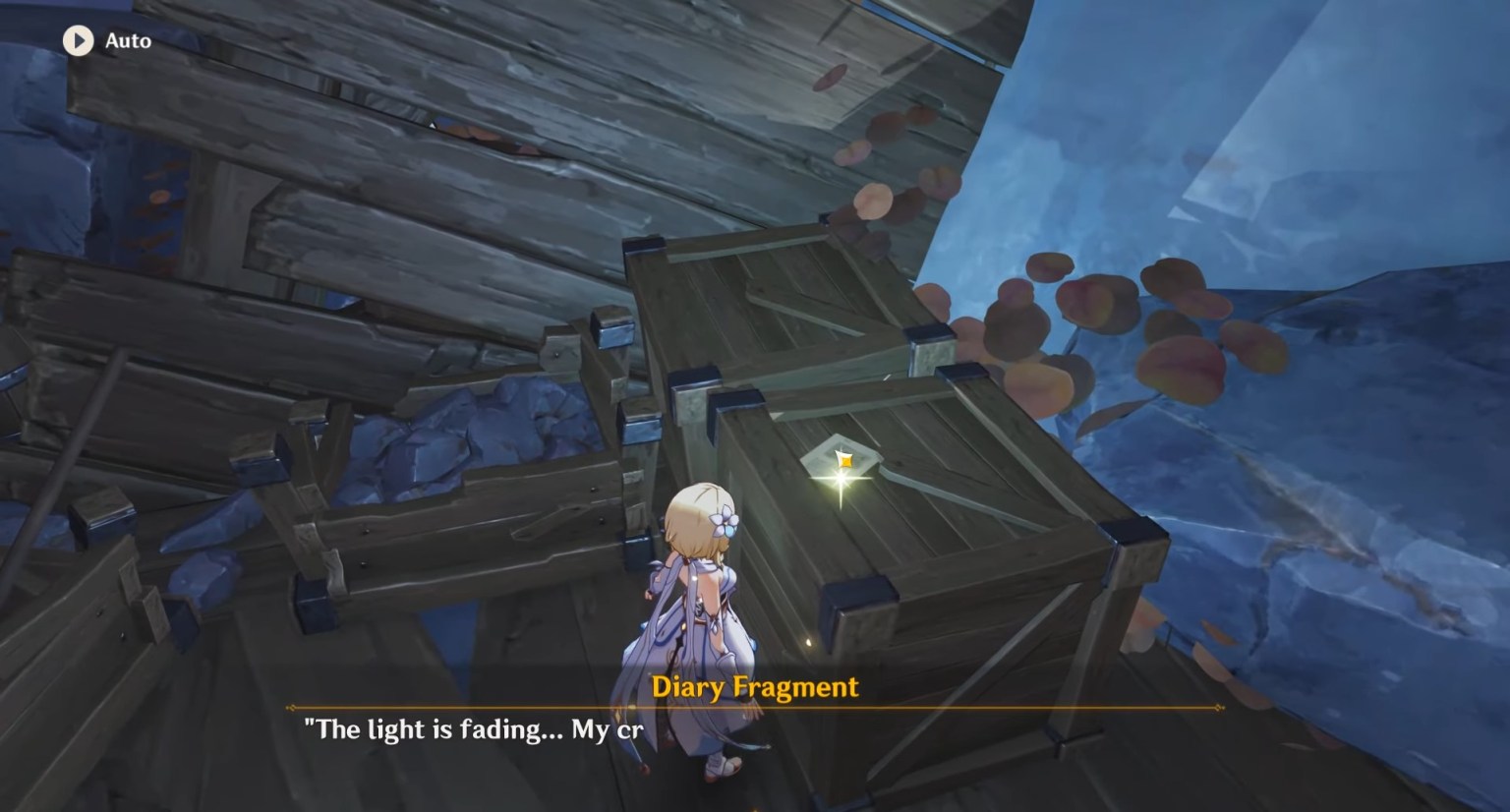Image resolution: width=1510 pixels, height=812 pixels.
Task: Click the Diary Fragment title to reveal more
Action: pos(754,688)
